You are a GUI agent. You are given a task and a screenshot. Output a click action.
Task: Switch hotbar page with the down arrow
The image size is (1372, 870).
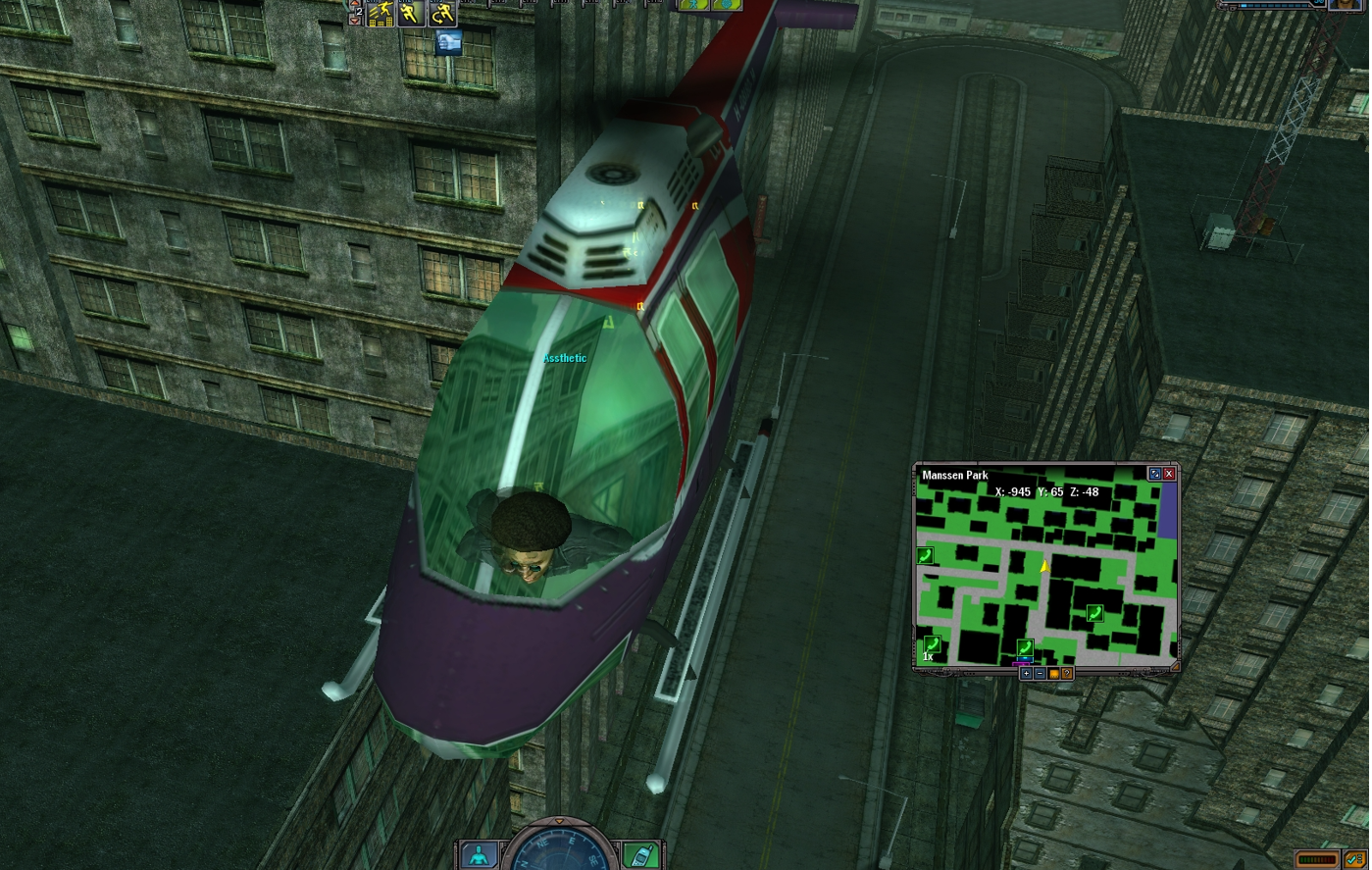click(x=355, y=21)
